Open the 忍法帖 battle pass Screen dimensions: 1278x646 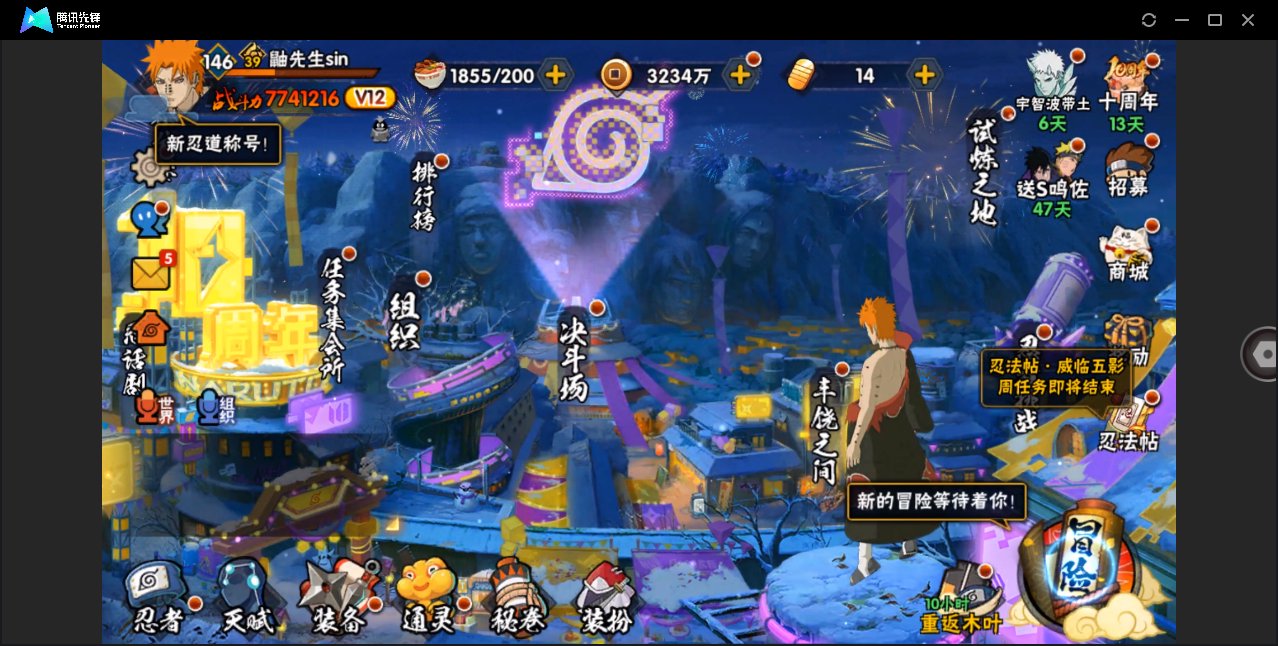tap(1128, 424)
